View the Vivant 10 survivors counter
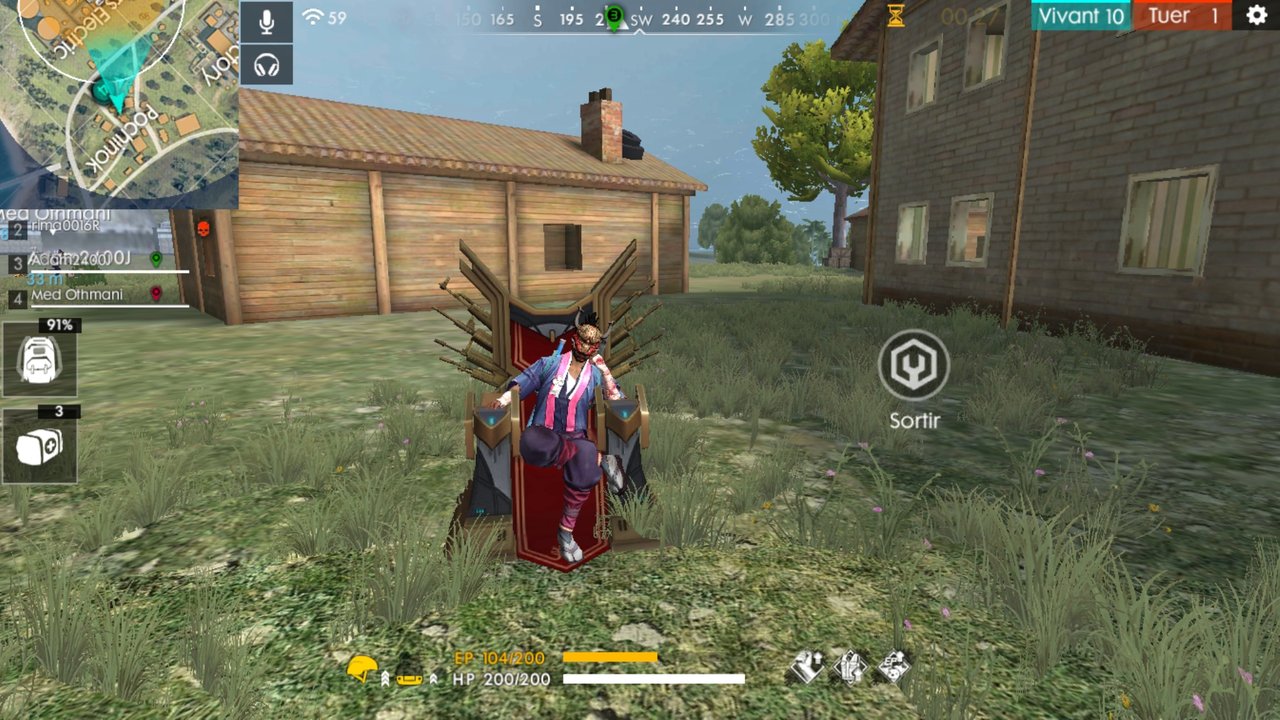 click(1081, 16)
